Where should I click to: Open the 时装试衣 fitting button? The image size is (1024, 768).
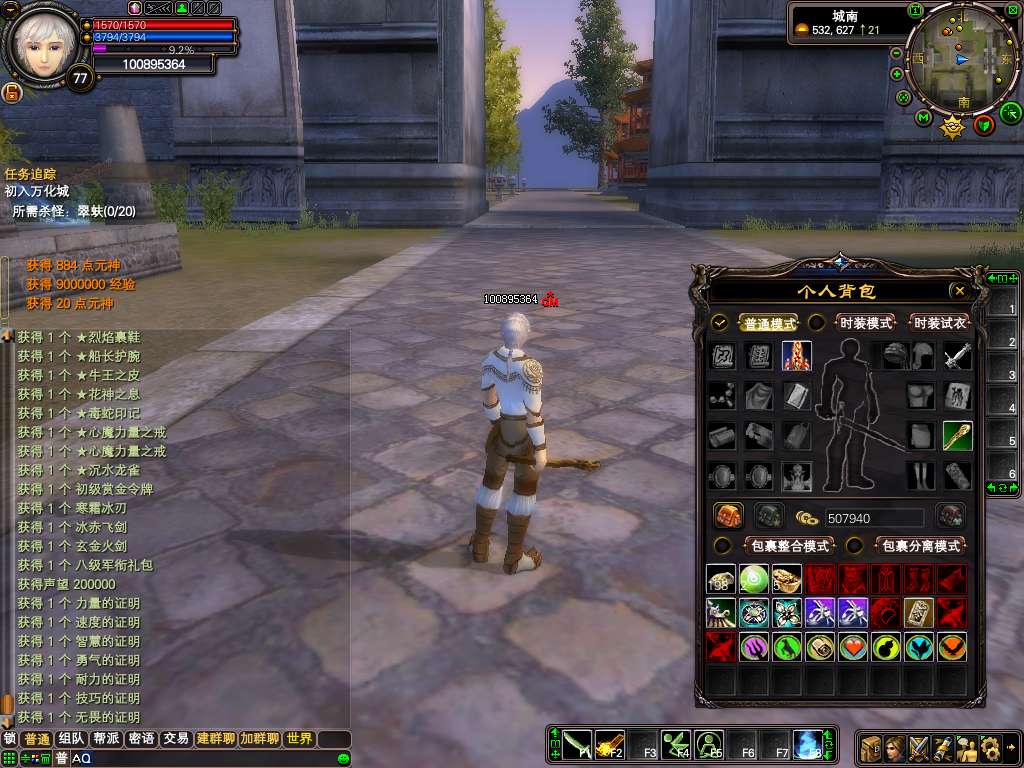click(x=940, y=323)
